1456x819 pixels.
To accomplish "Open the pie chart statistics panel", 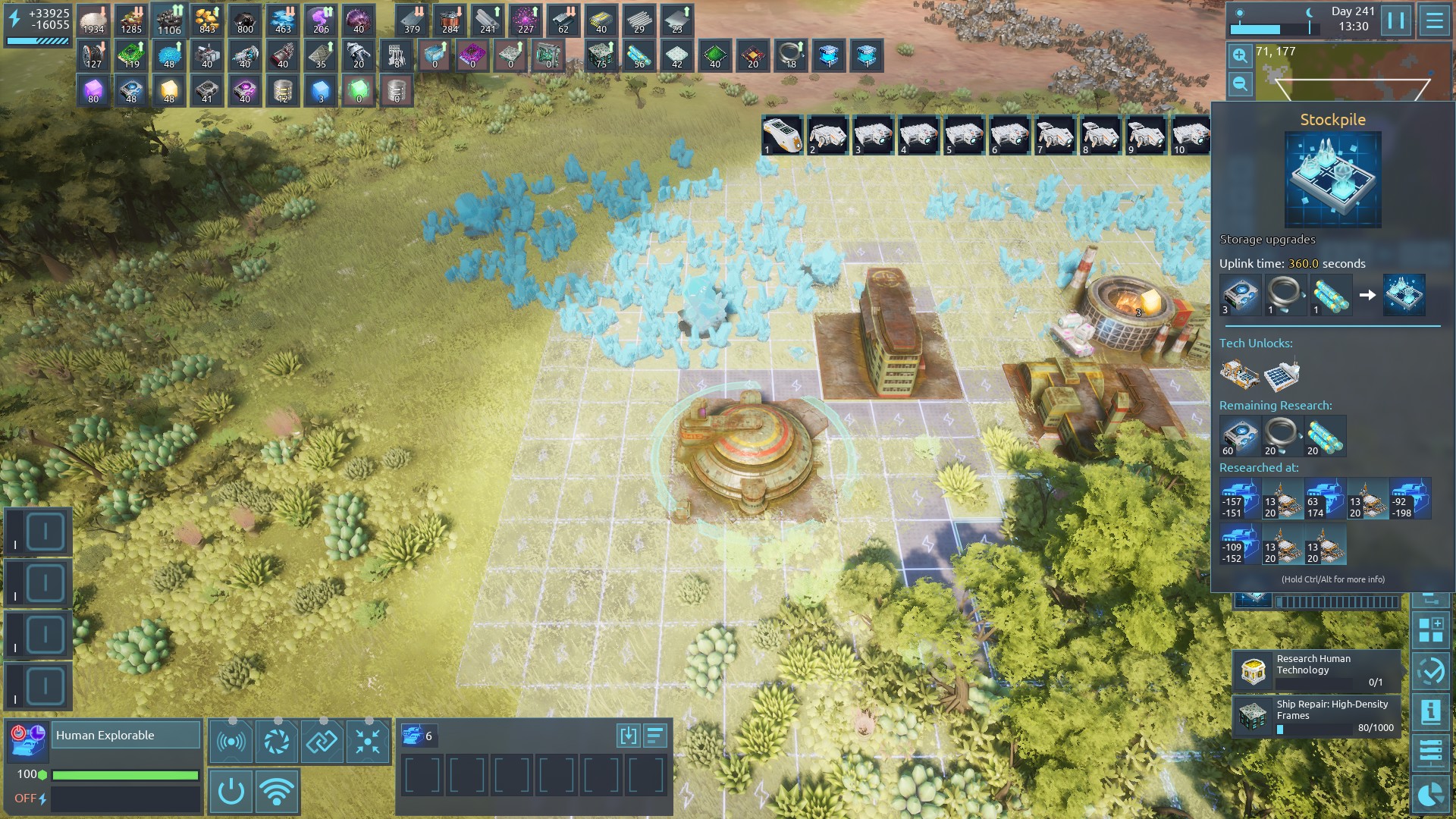I will (x=1431, y=794).
